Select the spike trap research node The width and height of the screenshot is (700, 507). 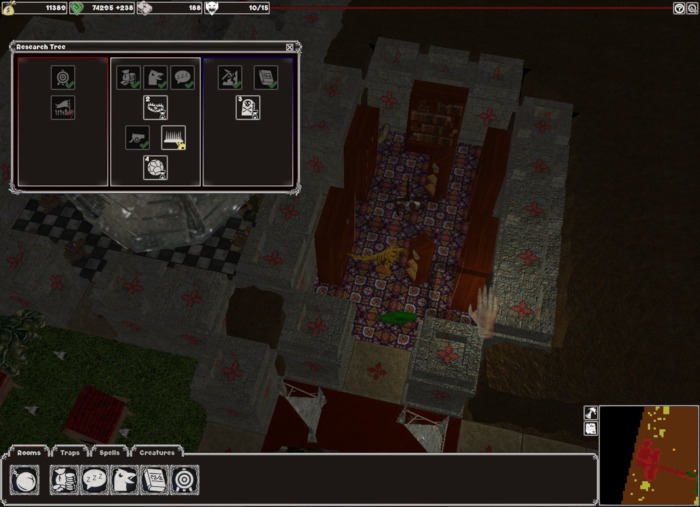click(x=175, y=138)
